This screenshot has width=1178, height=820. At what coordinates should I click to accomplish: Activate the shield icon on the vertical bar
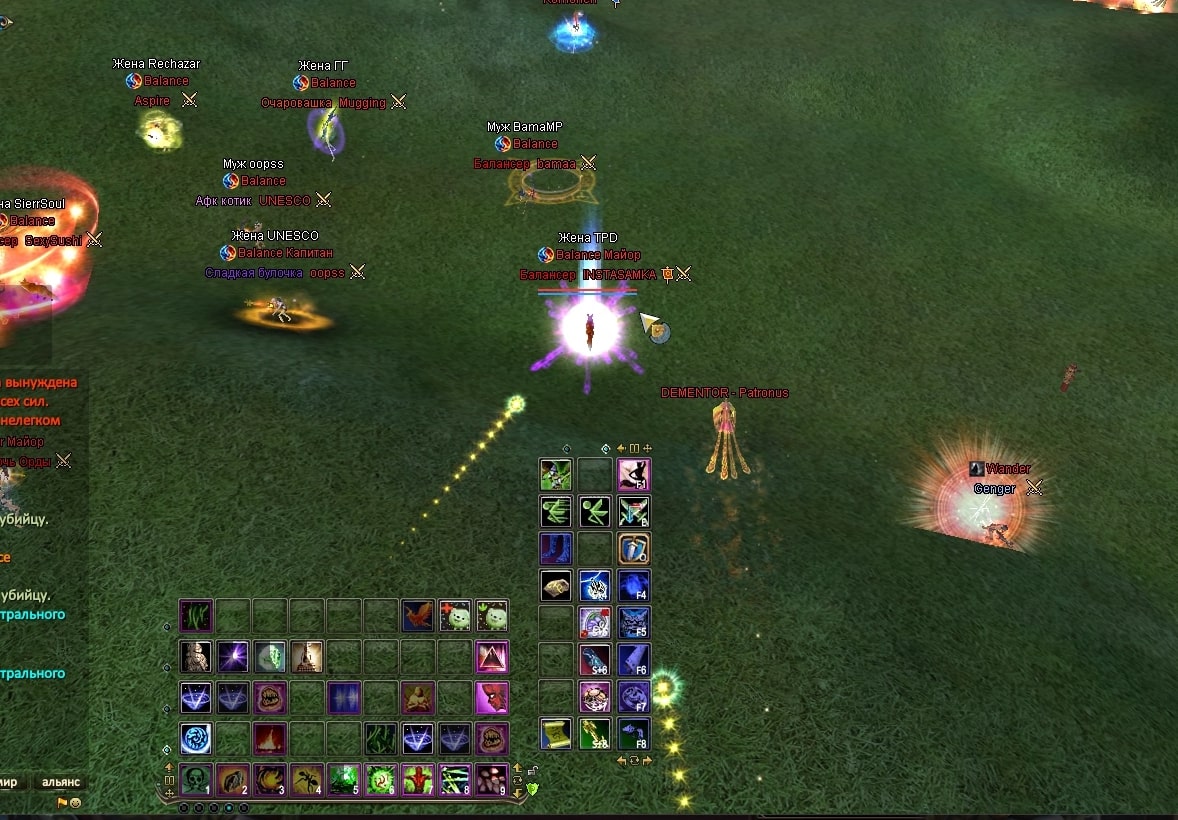coord(634,548)
